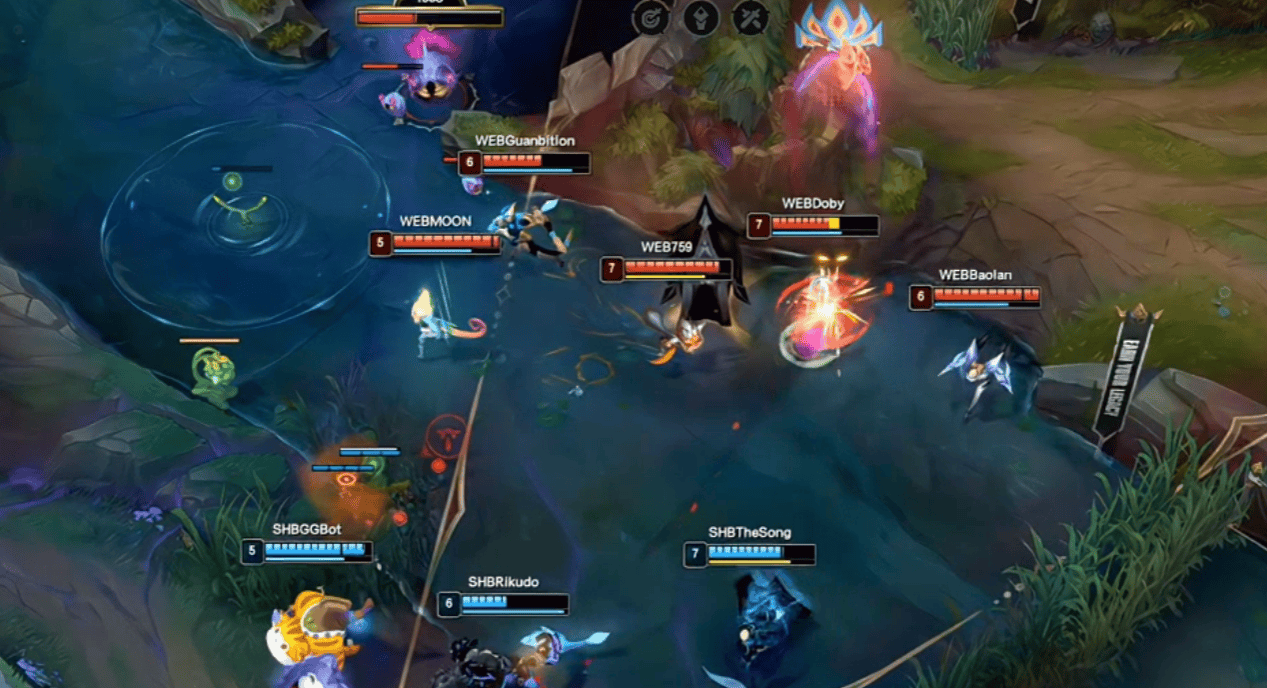This screenshot has height=688, width=1267.
Task: Click the target bullseye icon
Action: 651,17
